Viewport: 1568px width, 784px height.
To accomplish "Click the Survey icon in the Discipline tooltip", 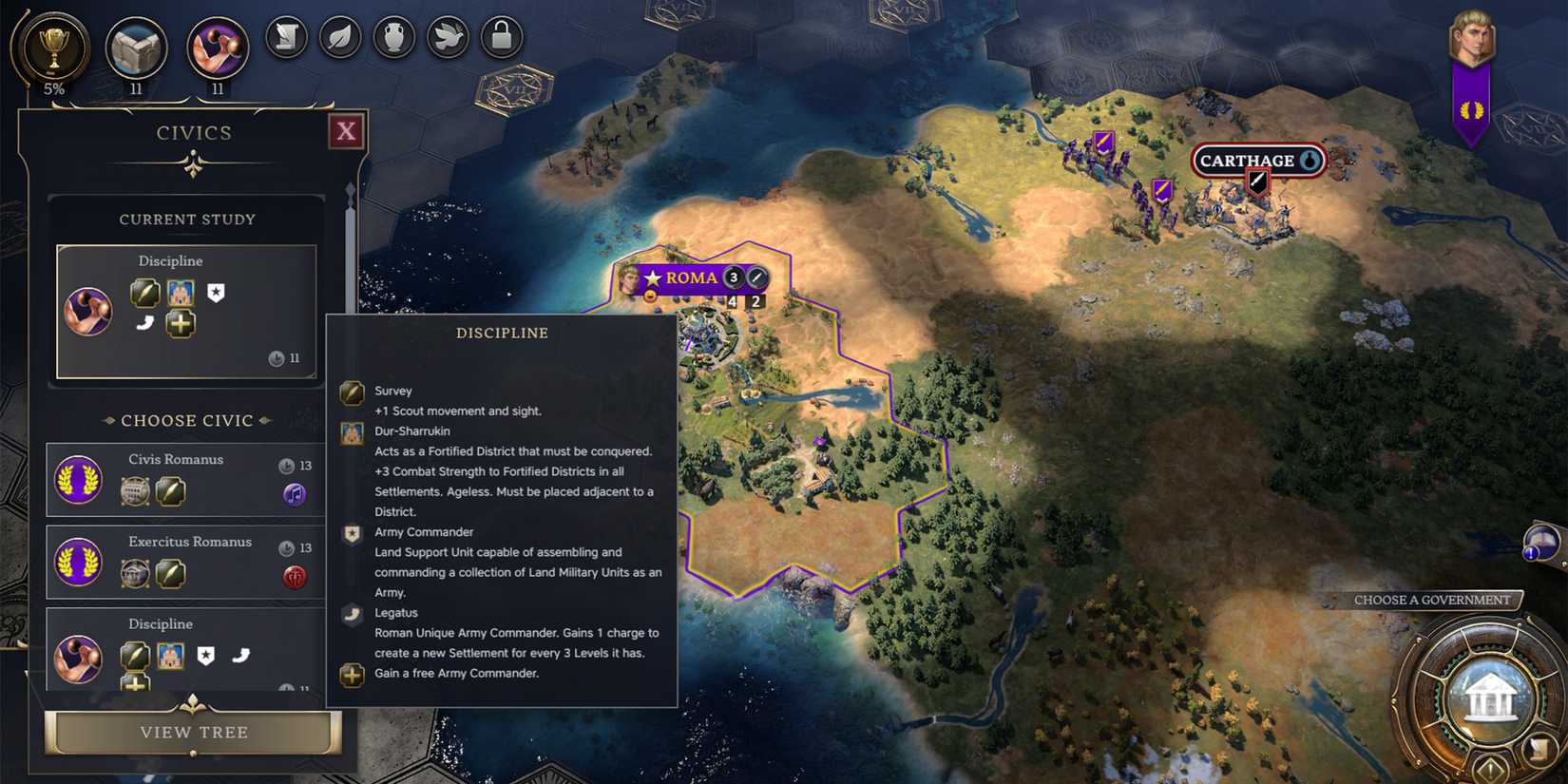I will pos(352,391).
